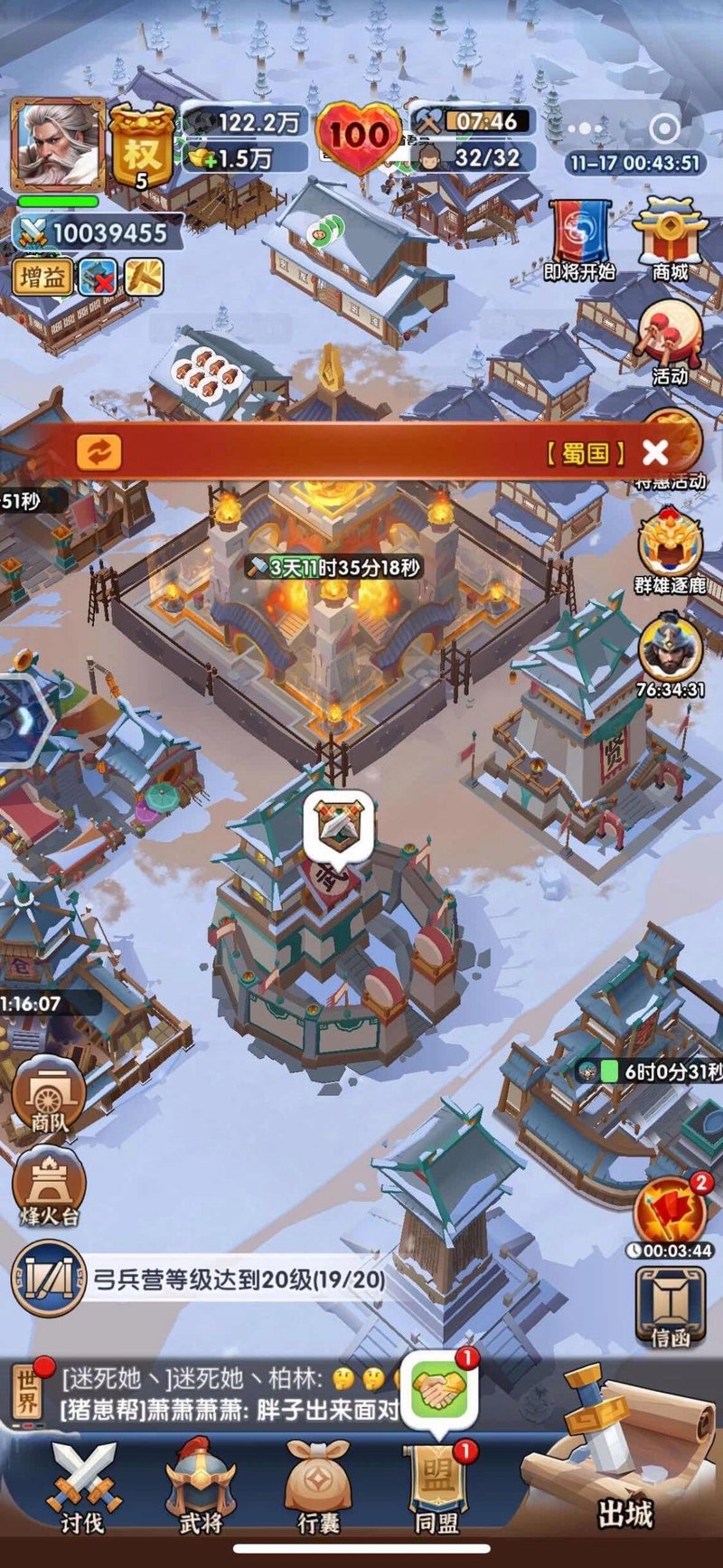Open the 烽火台 beacon tower
Viewport: 723px width, 1568px height.
click(50, 1186)
